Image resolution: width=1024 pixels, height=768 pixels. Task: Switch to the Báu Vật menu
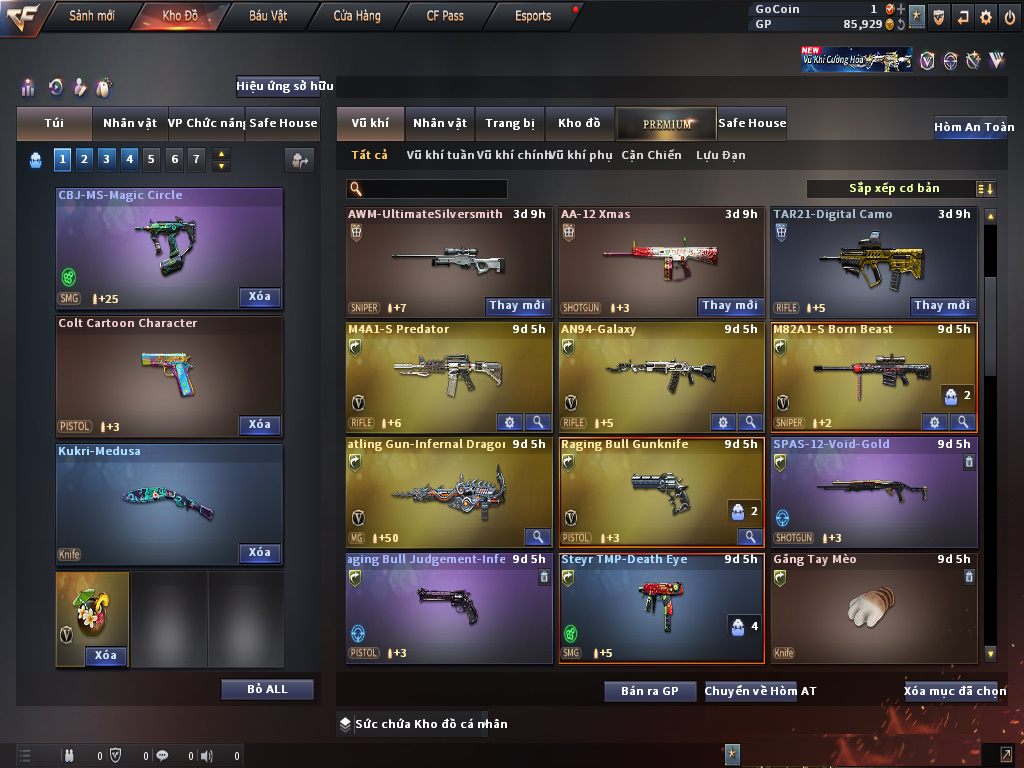268,16
